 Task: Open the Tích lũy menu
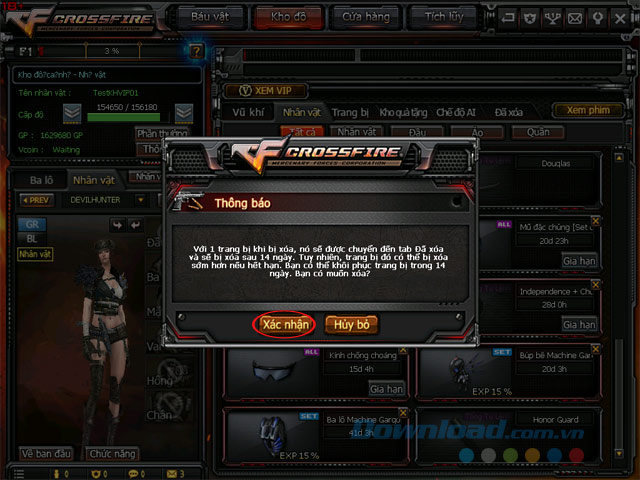[443, 16]
